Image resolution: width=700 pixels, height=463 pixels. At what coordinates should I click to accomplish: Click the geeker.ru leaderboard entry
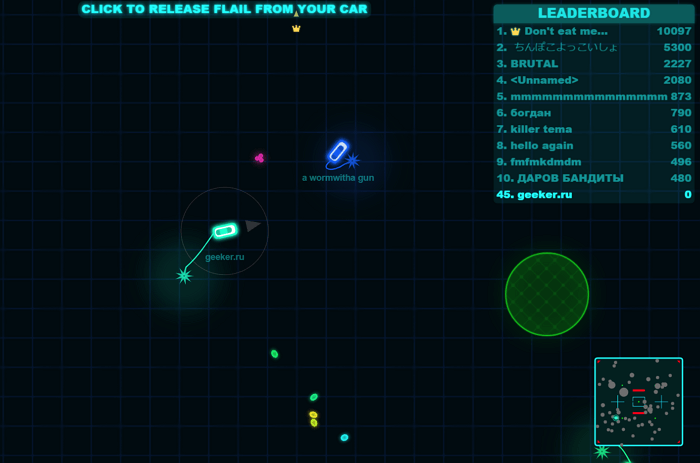point(594,195)
